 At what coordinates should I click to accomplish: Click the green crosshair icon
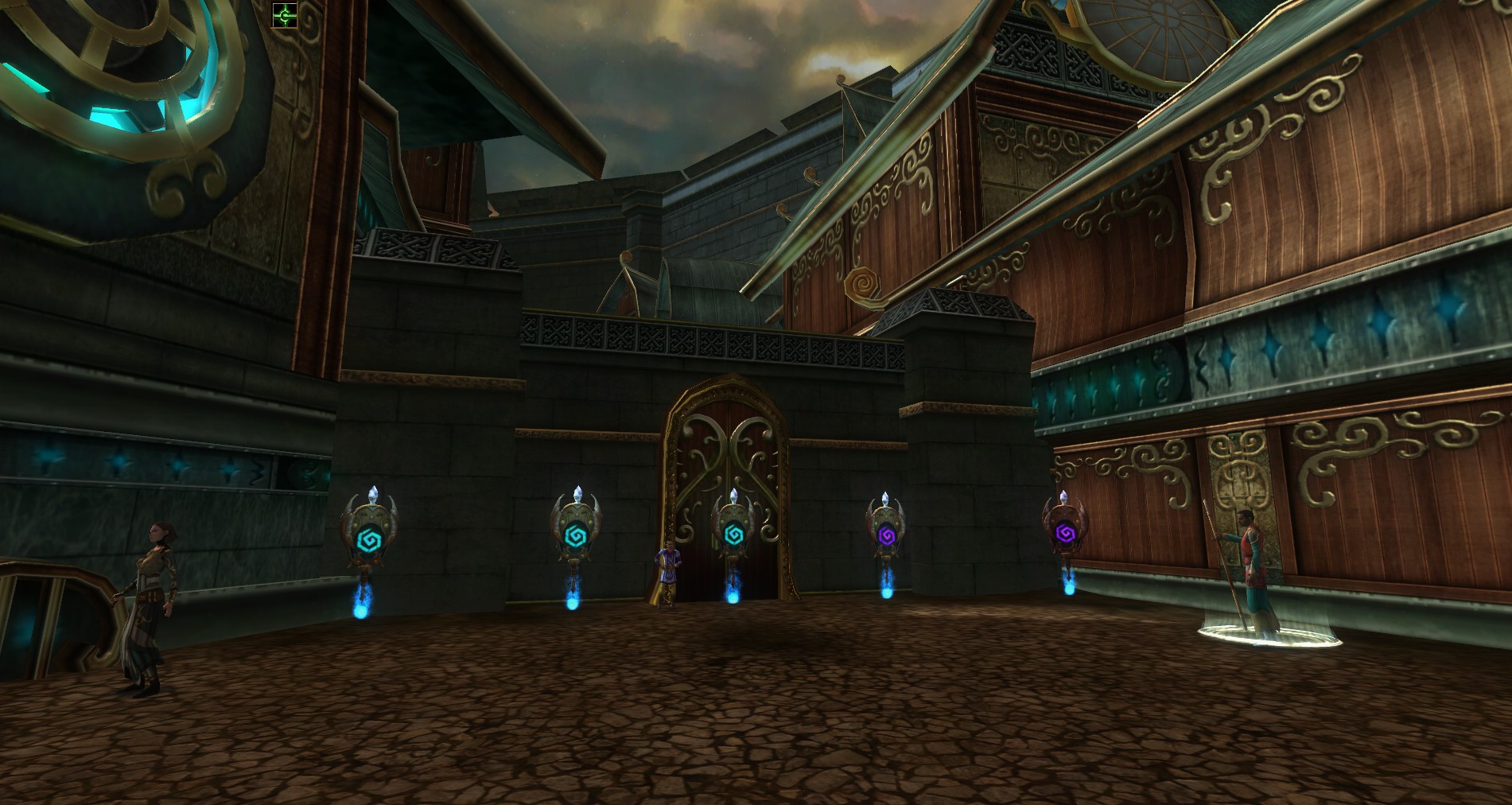click(284, 15)
